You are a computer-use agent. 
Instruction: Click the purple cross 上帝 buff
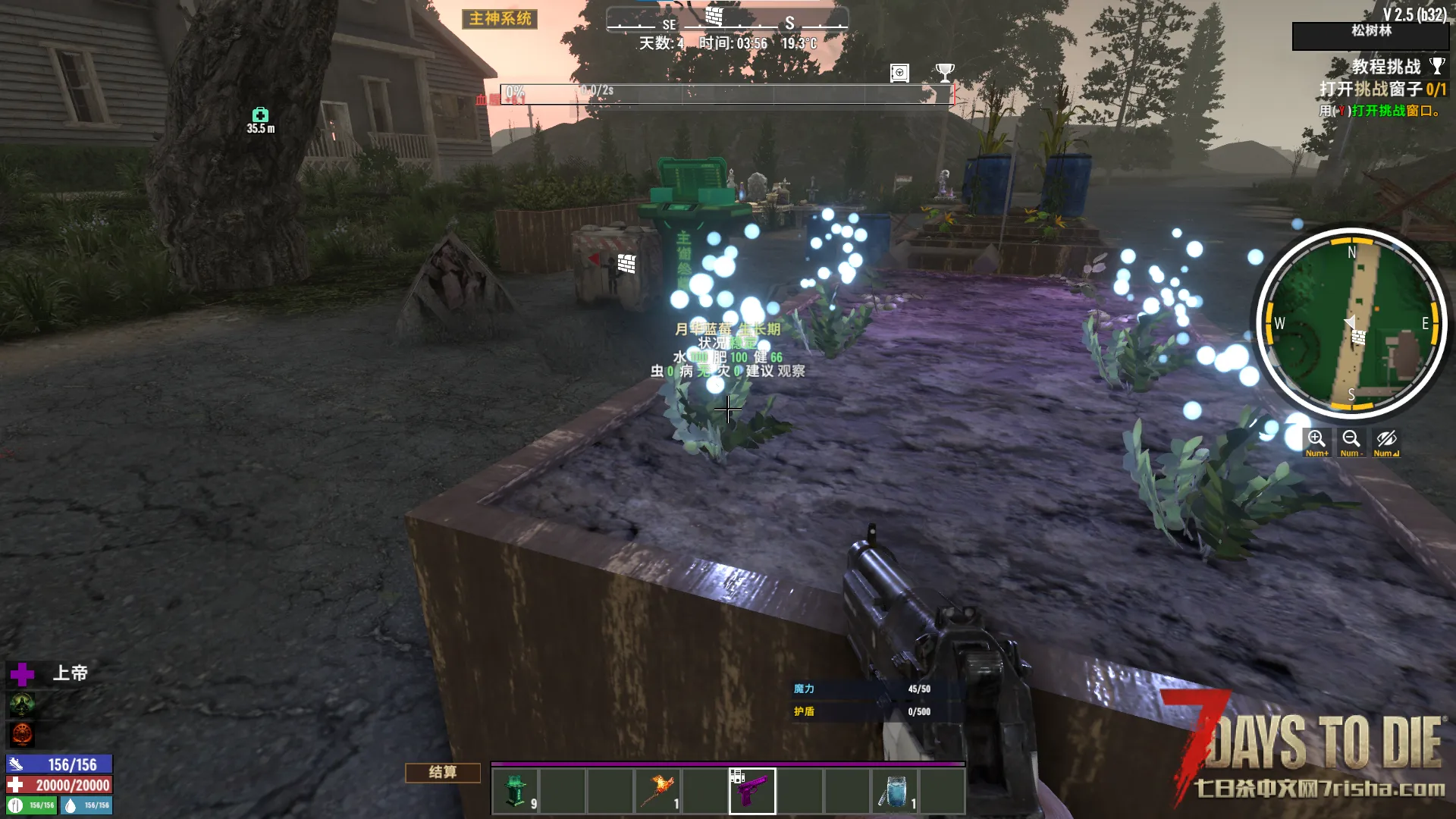[22, 673]
